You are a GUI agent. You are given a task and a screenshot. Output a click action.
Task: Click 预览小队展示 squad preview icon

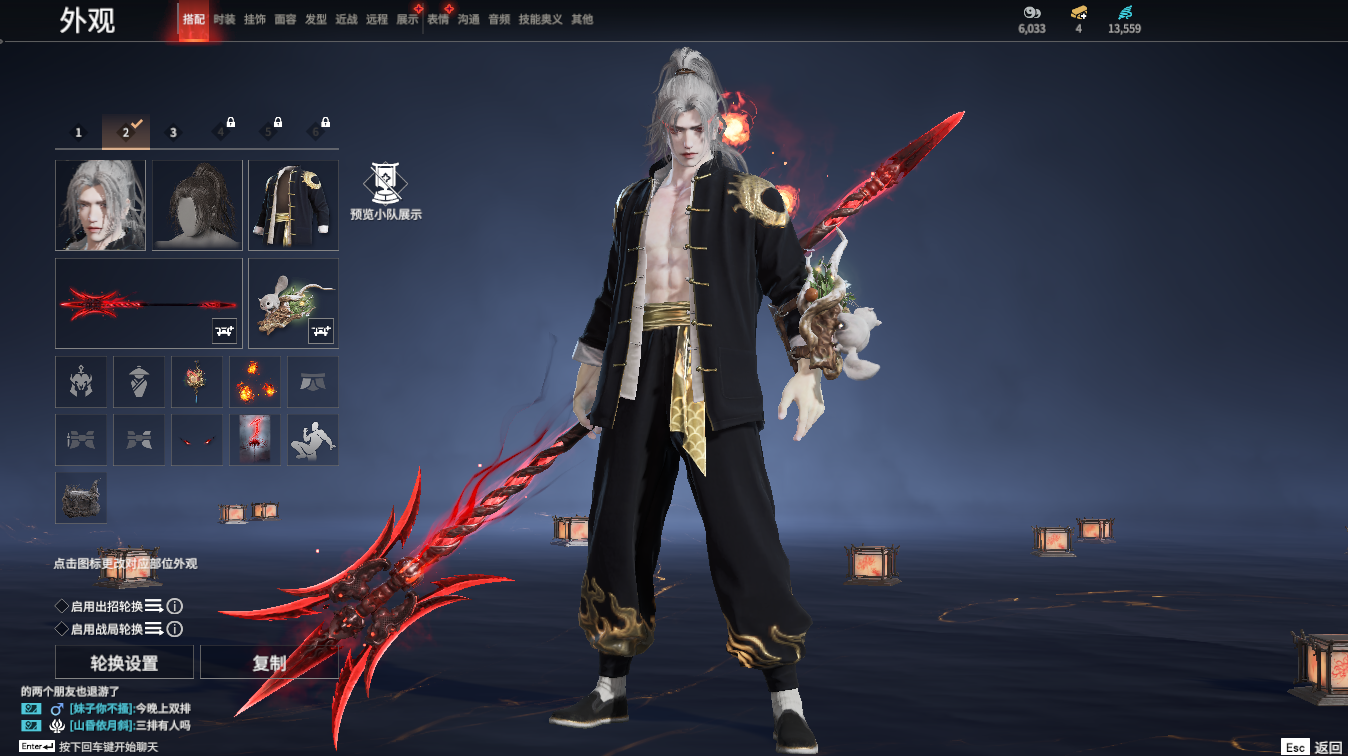(385, 191)
